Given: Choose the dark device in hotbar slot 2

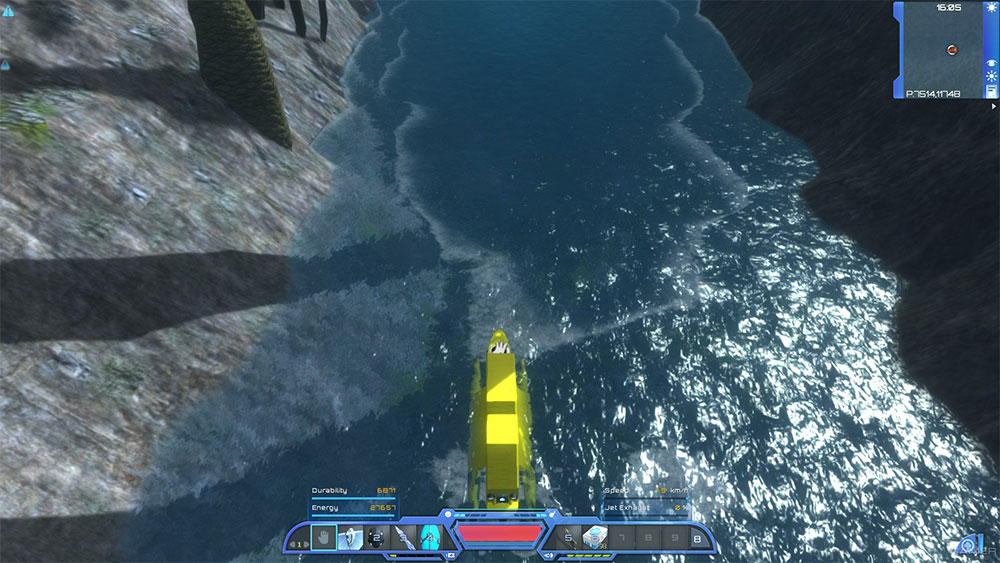Looking at the screenshot, I should [x=377, y=538].
